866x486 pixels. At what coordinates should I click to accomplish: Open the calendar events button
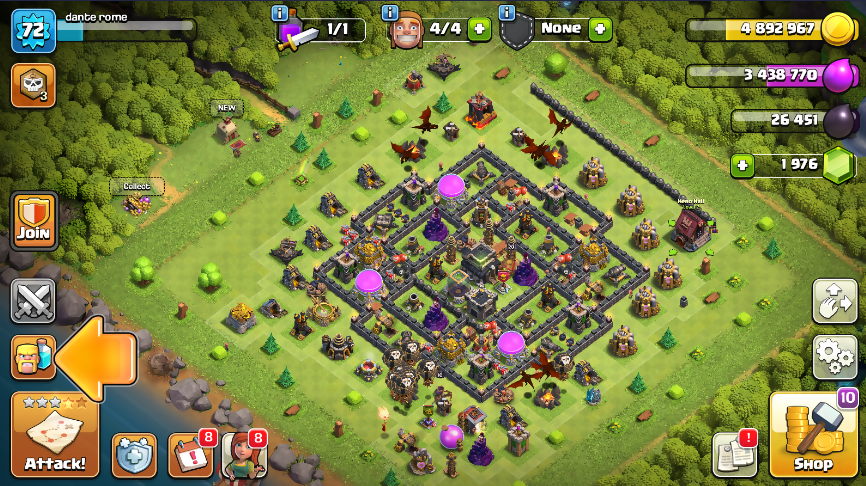coord(189,456)
